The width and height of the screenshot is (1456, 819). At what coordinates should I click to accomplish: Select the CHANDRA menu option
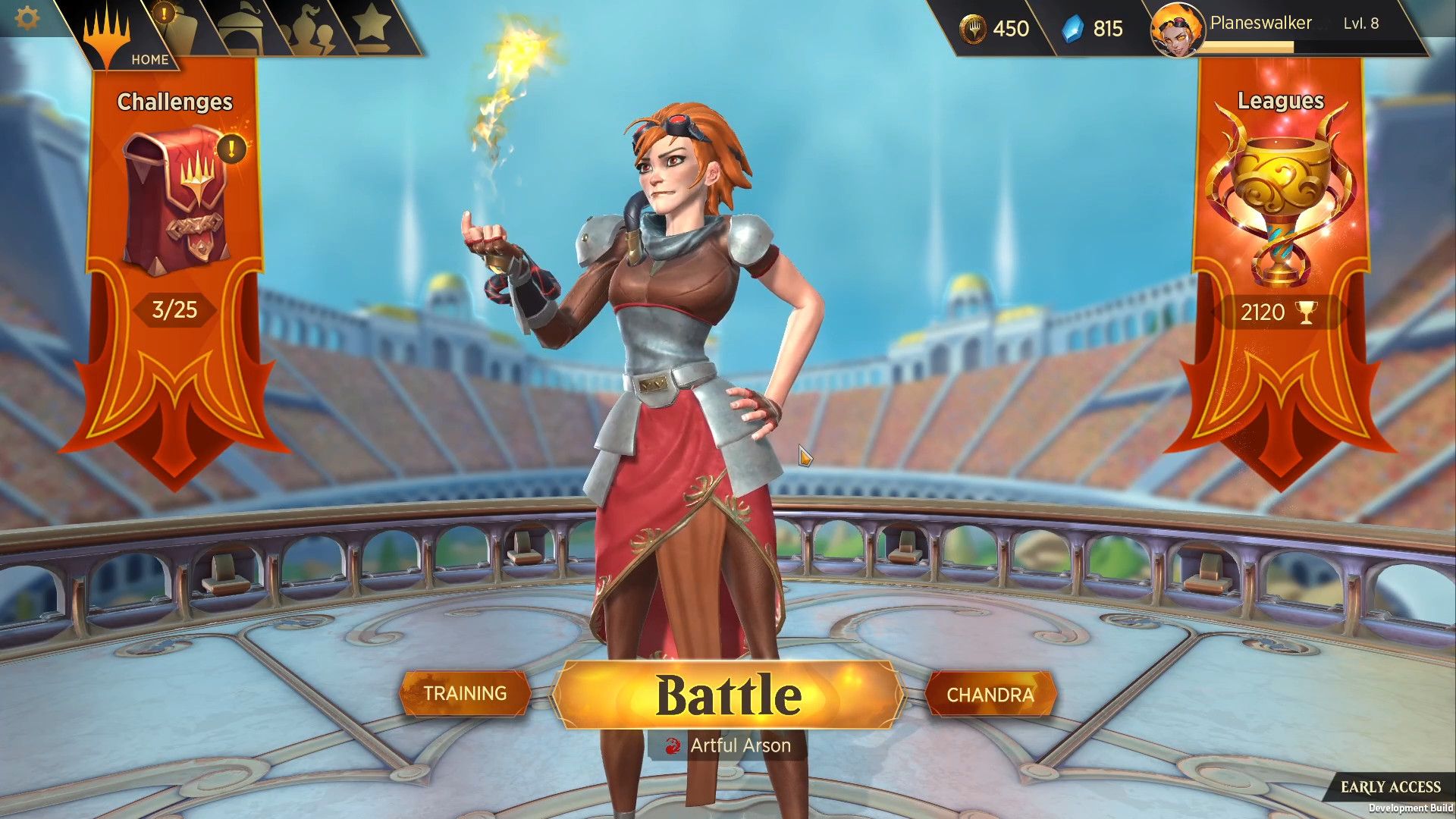(x=990, y=694)
